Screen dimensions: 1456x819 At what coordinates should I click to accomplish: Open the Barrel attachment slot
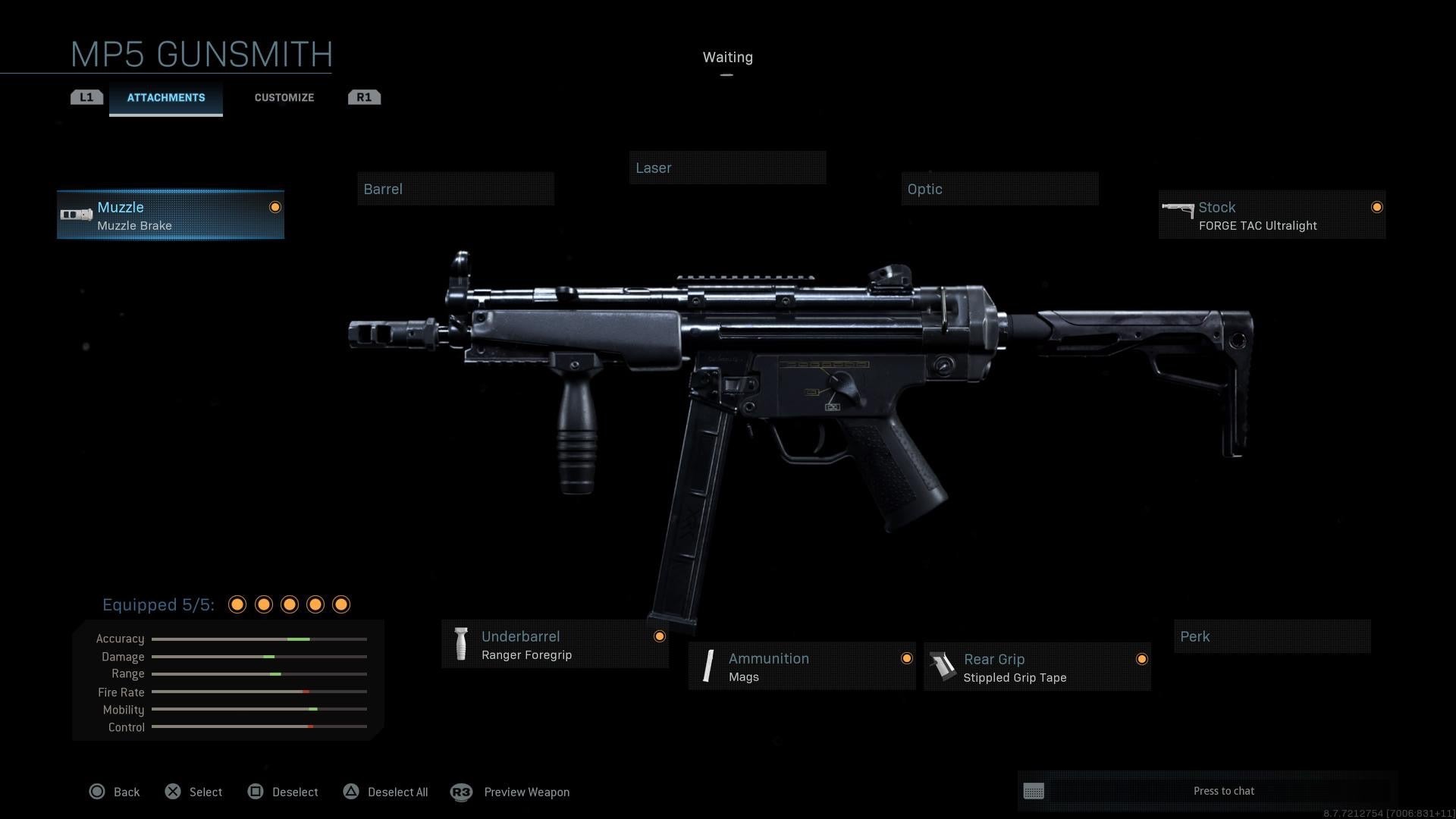pos(455,189)
